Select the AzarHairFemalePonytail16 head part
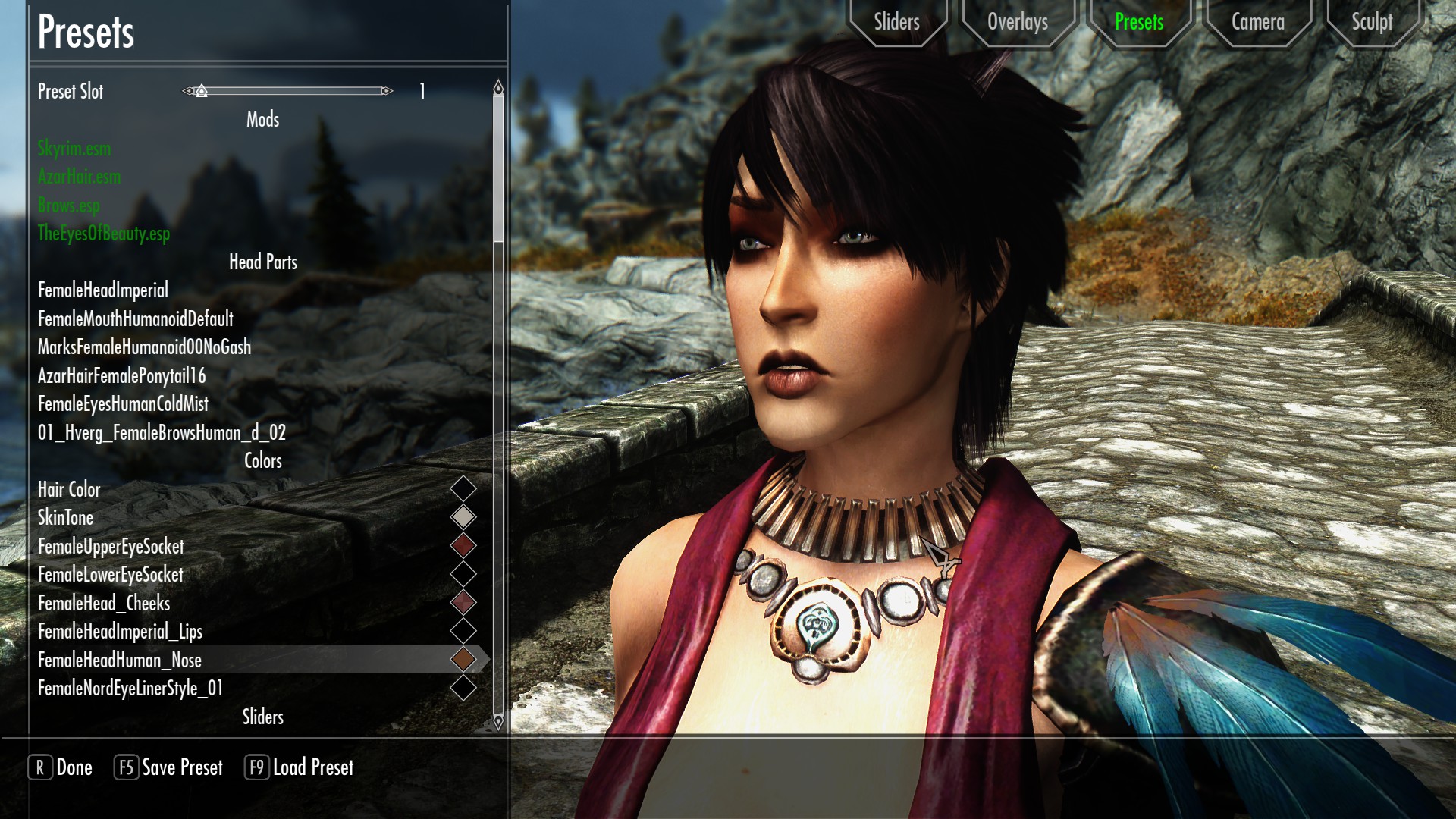 pos(121,376)
